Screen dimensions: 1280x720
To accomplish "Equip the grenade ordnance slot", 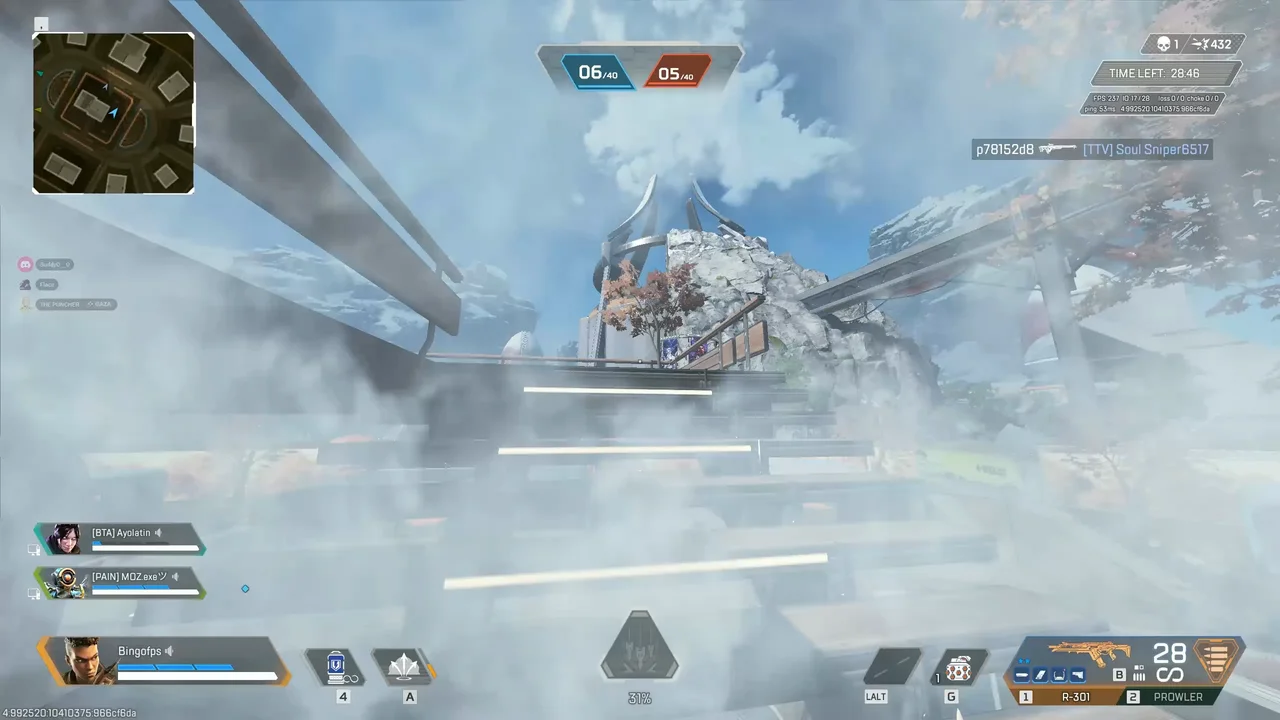I will pos(958,667).
